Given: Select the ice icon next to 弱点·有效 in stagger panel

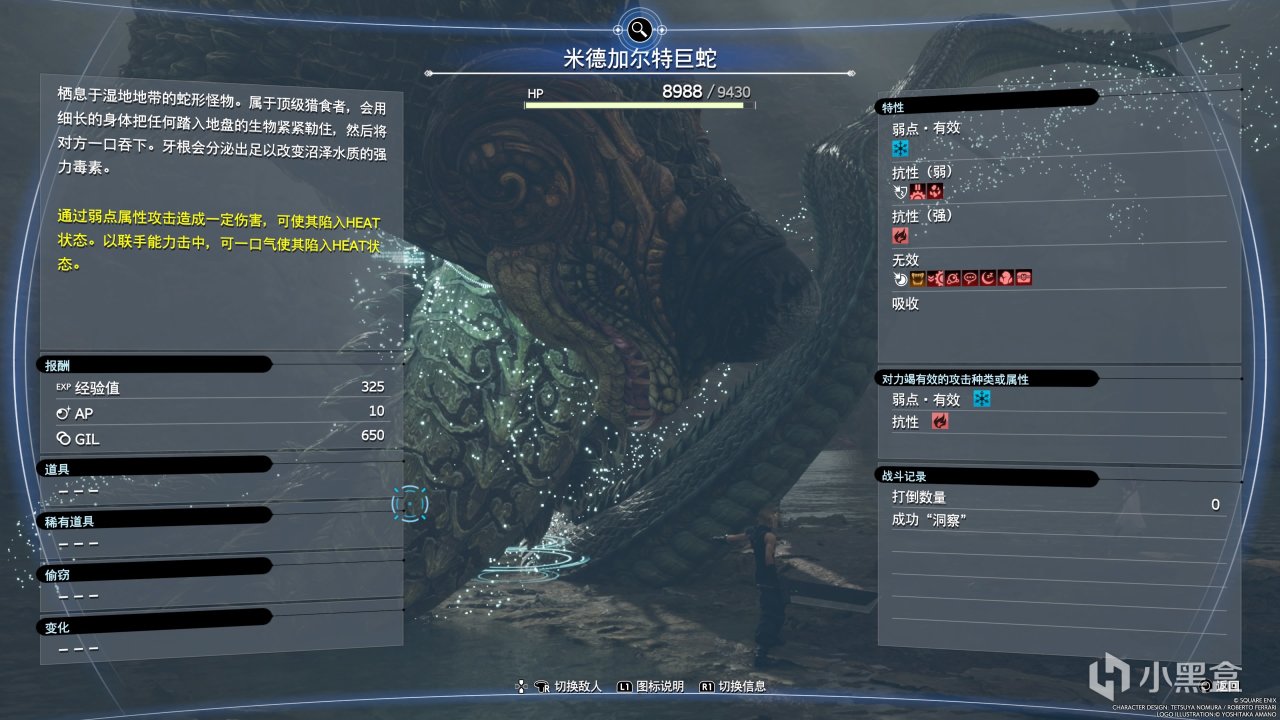Looking at the screenshot, I should [x=981, y=399].
